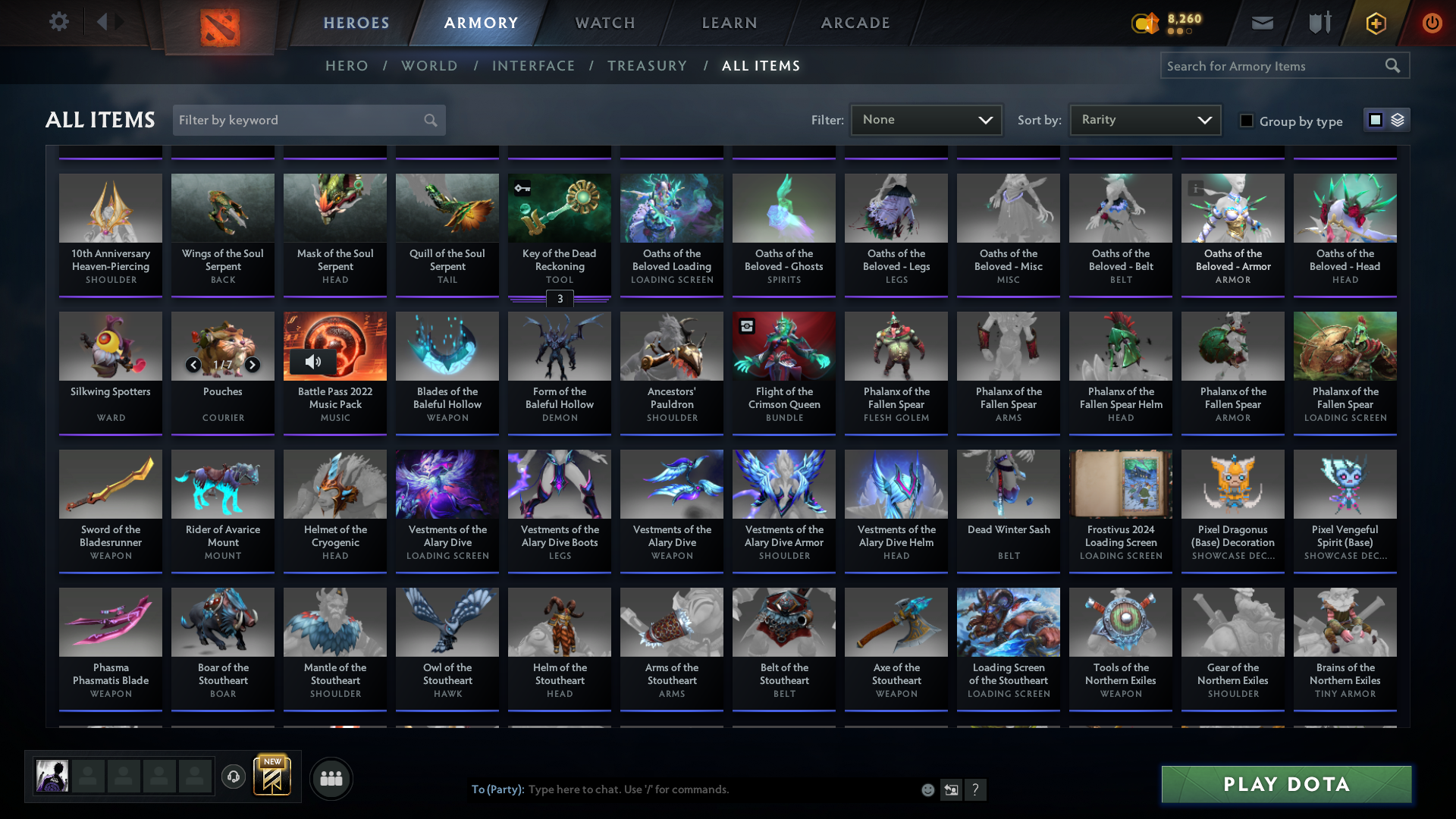
Task: Switch to the WATCH tab
Action: click(604, 23)
